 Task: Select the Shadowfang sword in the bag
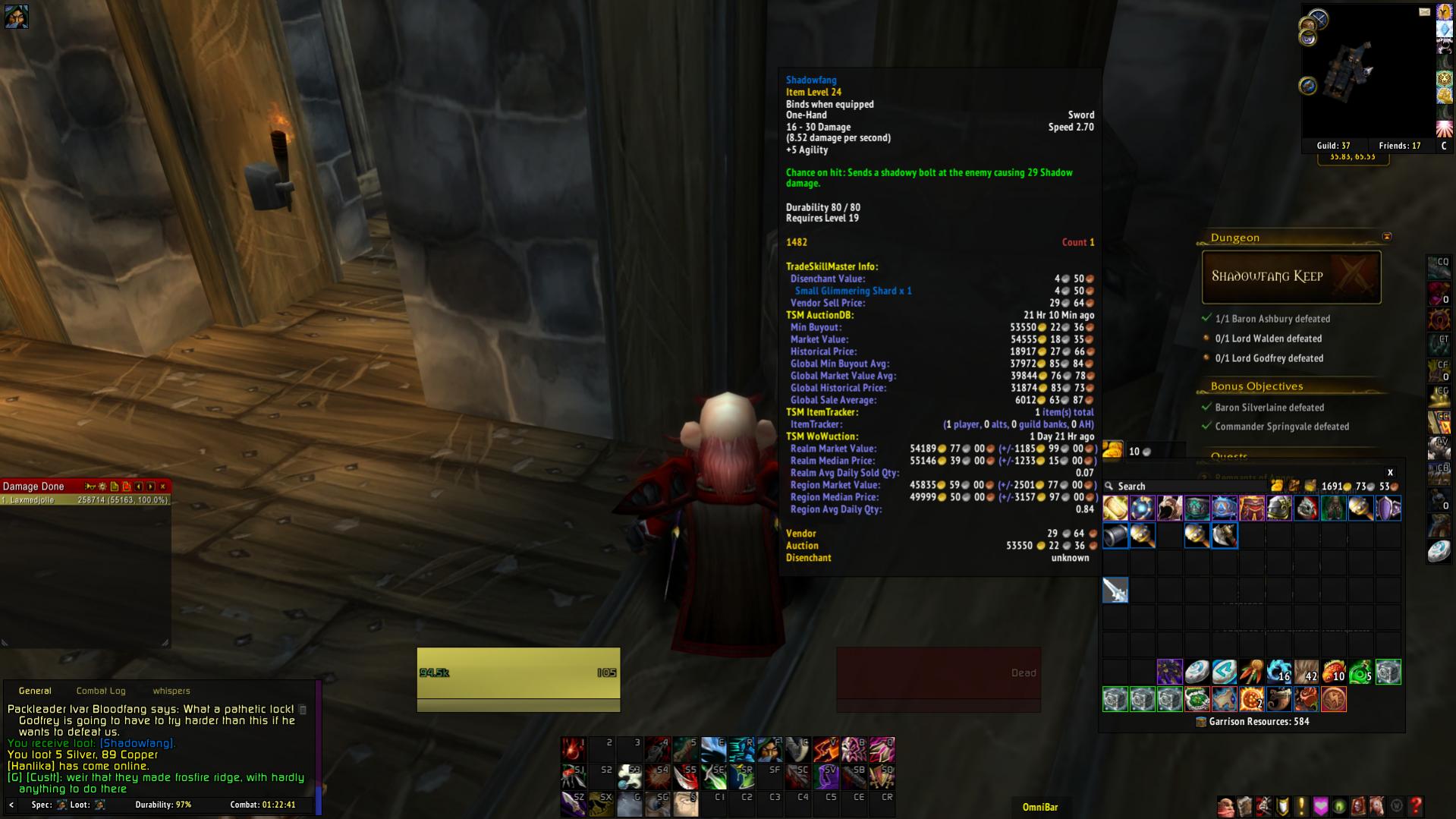coord(1115,590)
